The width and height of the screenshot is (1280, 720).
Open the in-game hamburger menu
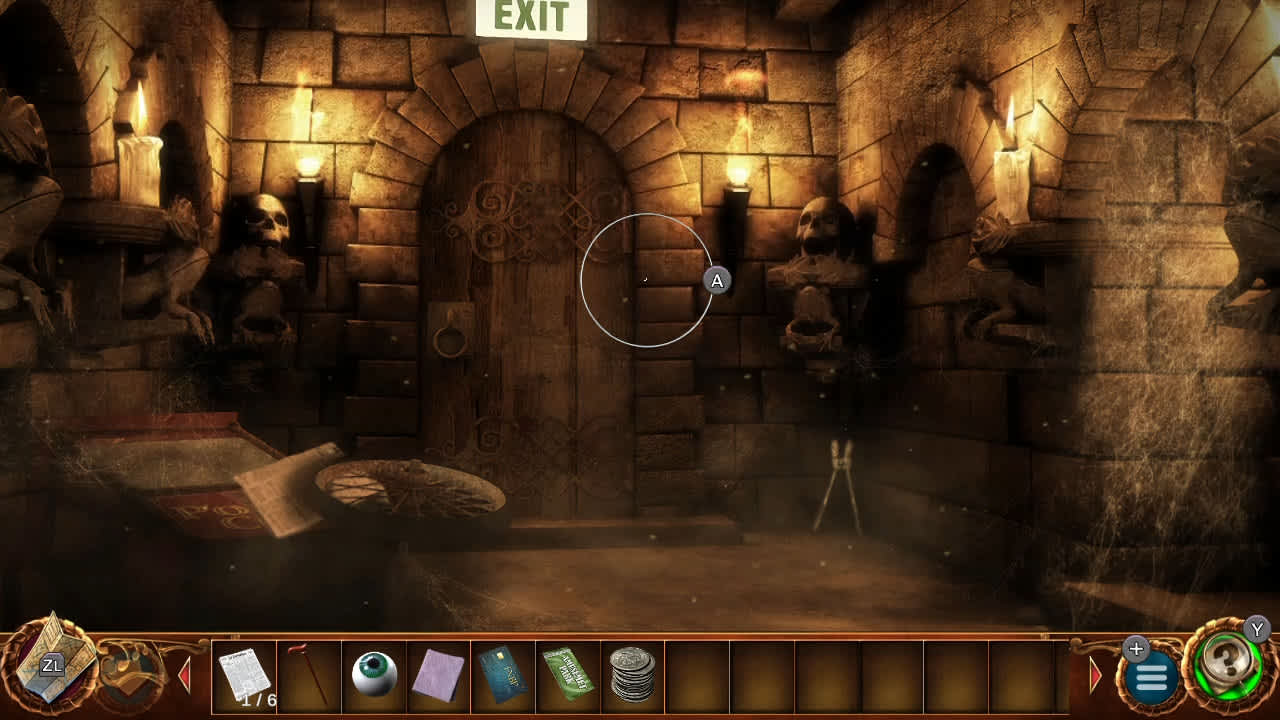pos(1152,676)
